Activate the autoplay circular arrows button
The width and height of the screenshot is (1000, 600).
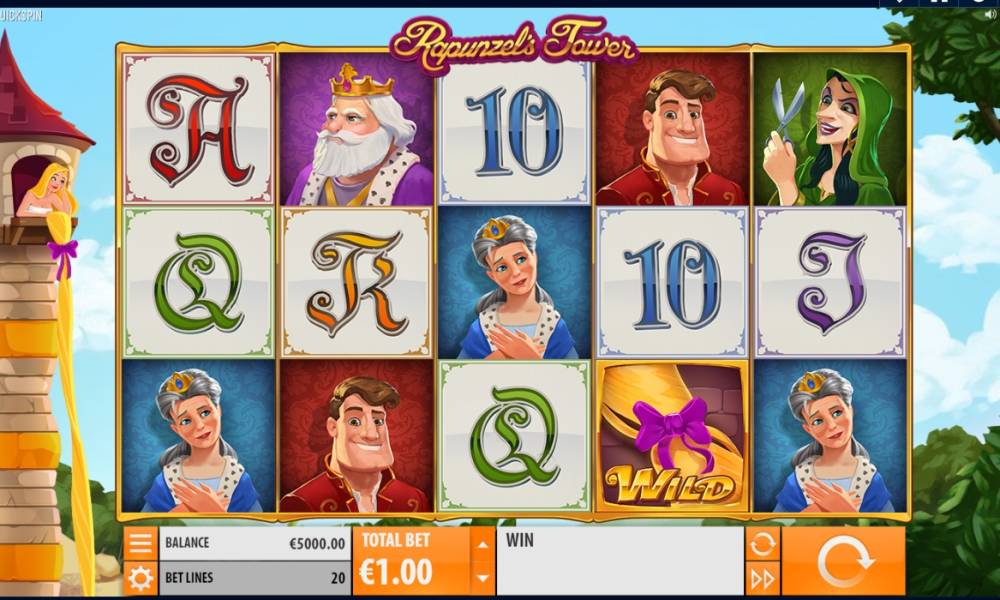[762, 544]
